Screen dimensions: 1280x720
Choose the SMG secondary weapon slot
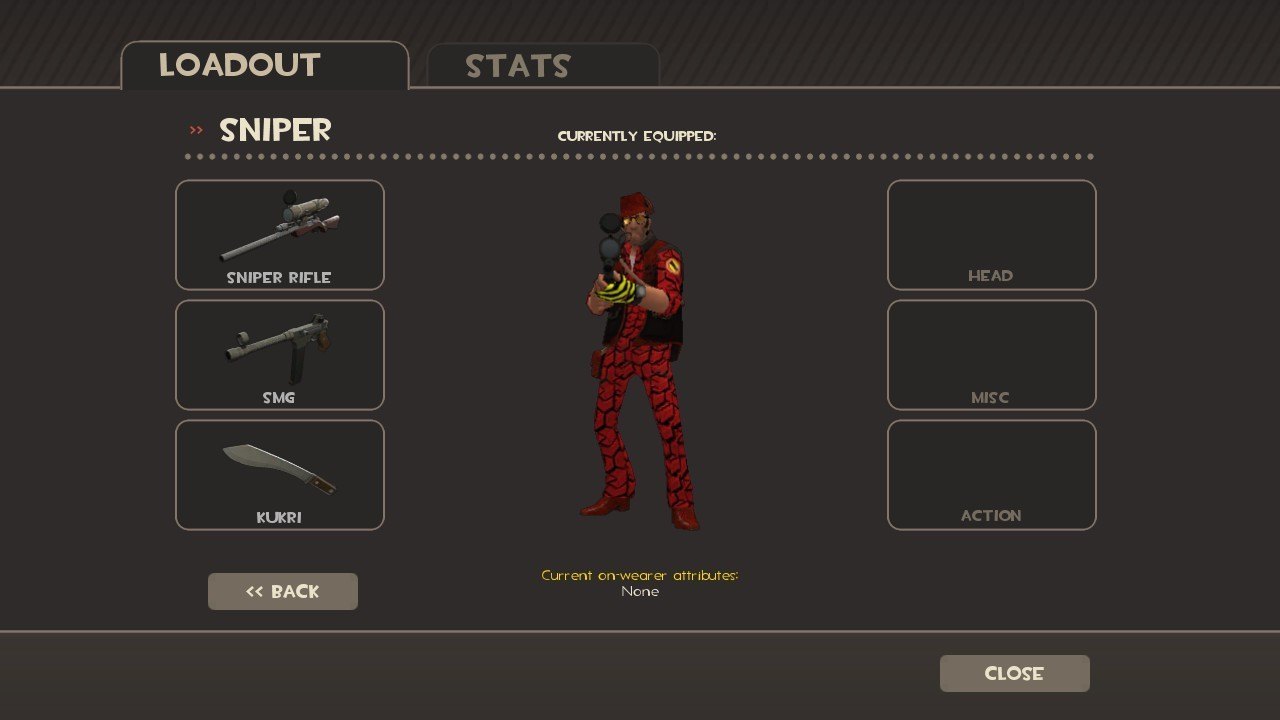(280, 355)
